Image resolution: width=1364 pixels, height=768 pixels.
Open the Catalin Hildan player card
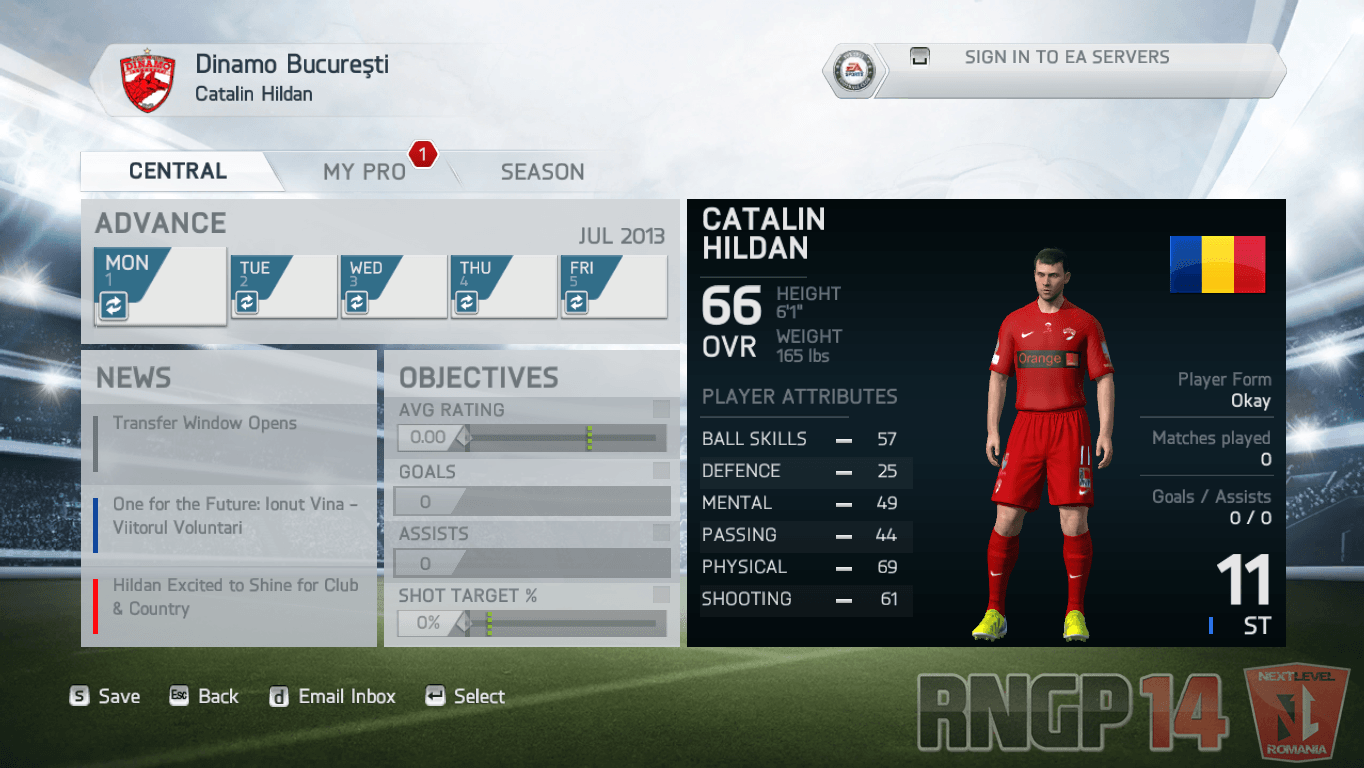(986, 422)
